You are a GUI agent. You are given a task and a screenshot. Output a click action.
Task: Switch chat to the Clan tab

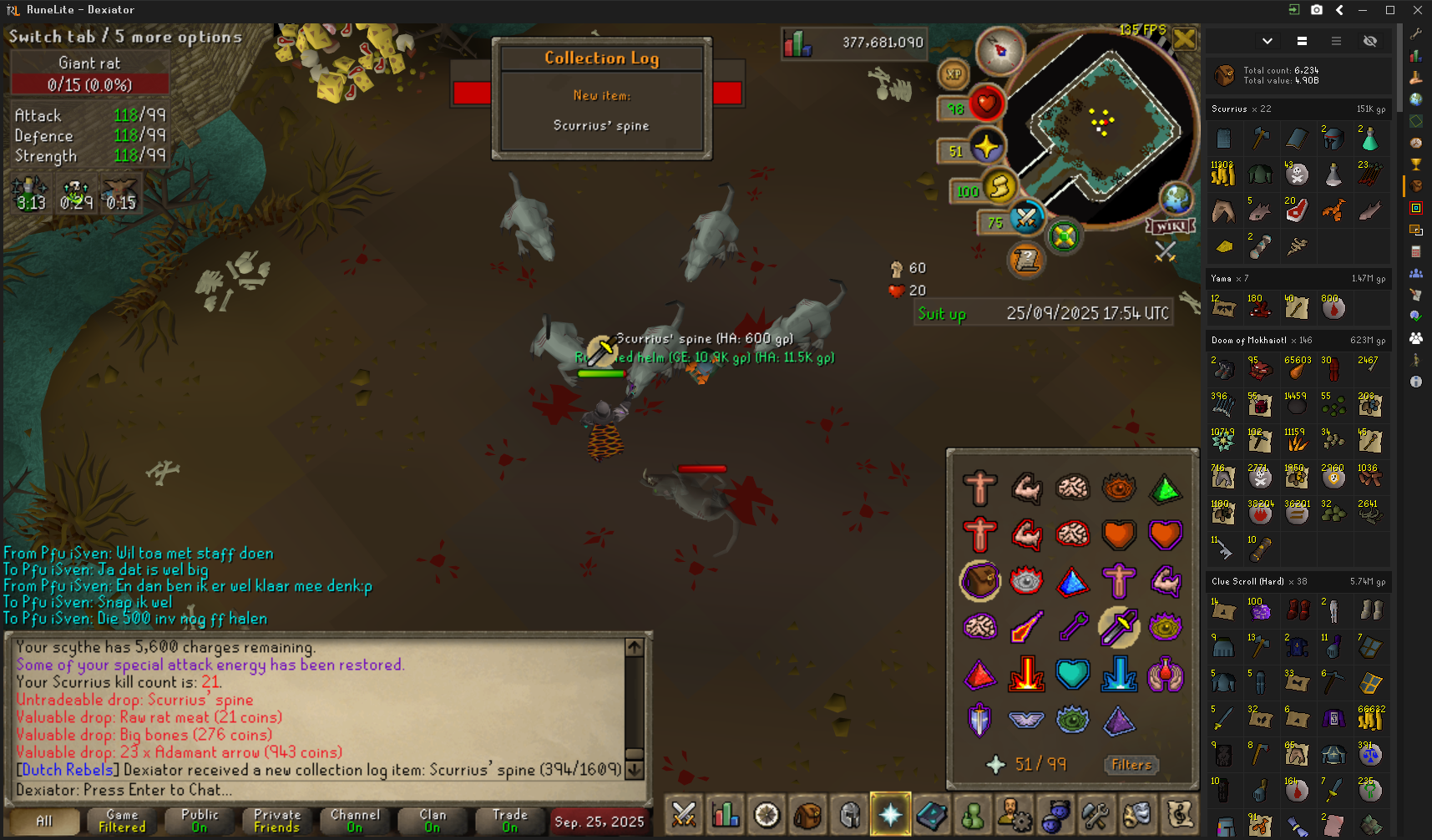pyautogui.click(x=433, y=821)
